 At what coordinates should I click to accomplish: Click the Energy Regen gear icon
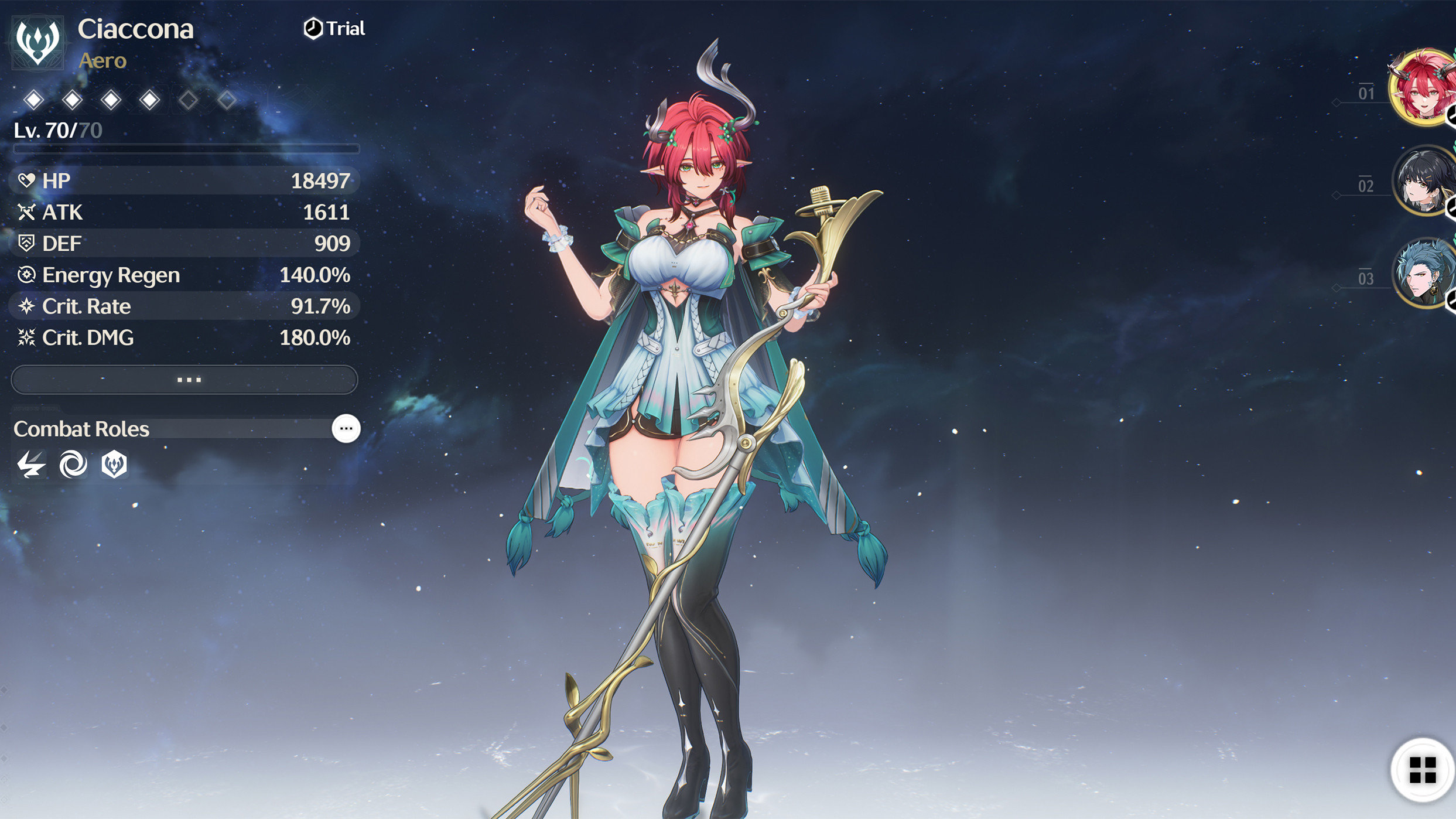click(x=26, y=274)
